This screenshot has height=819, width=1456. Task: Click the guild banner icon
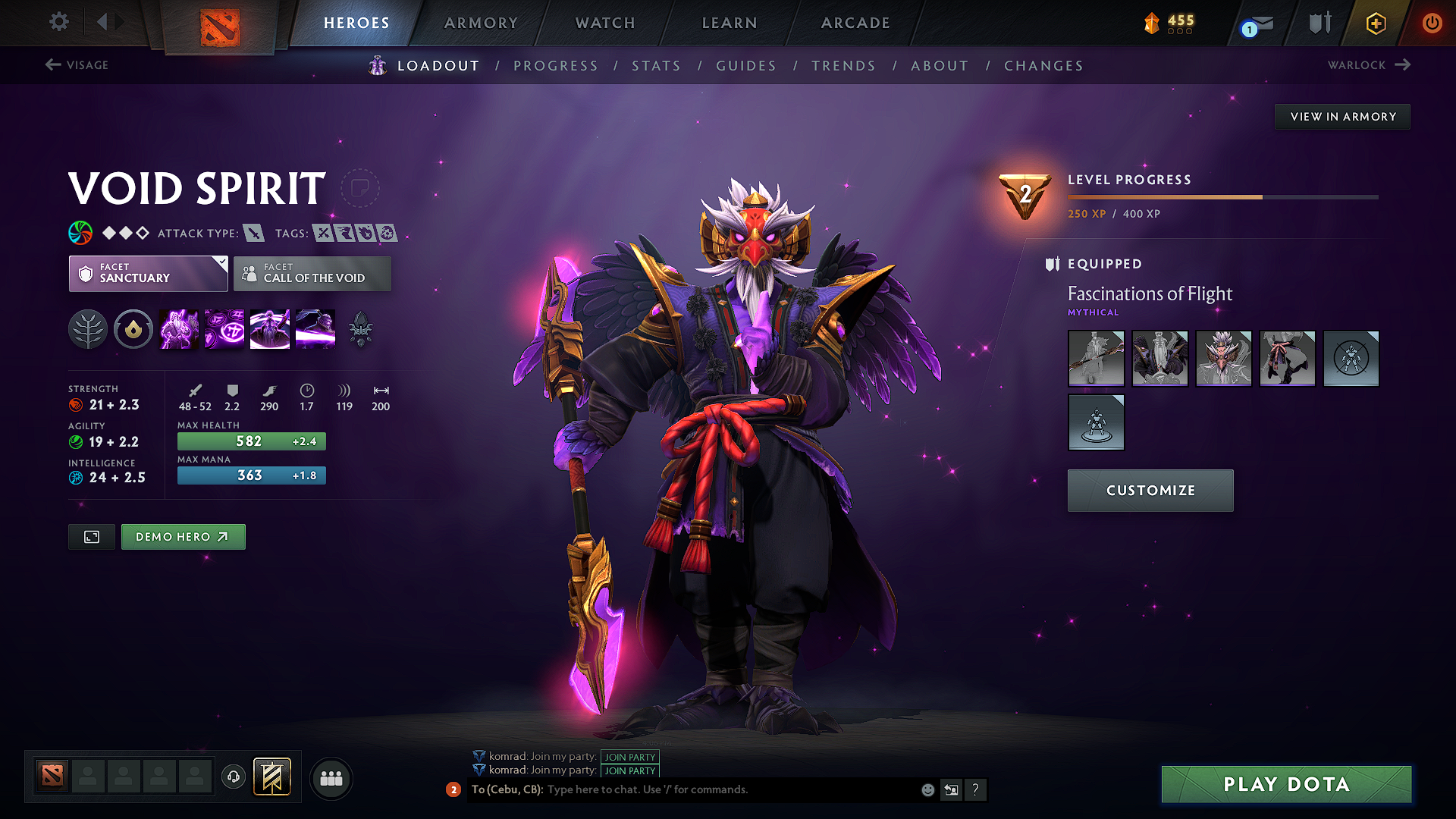(275, 777)
